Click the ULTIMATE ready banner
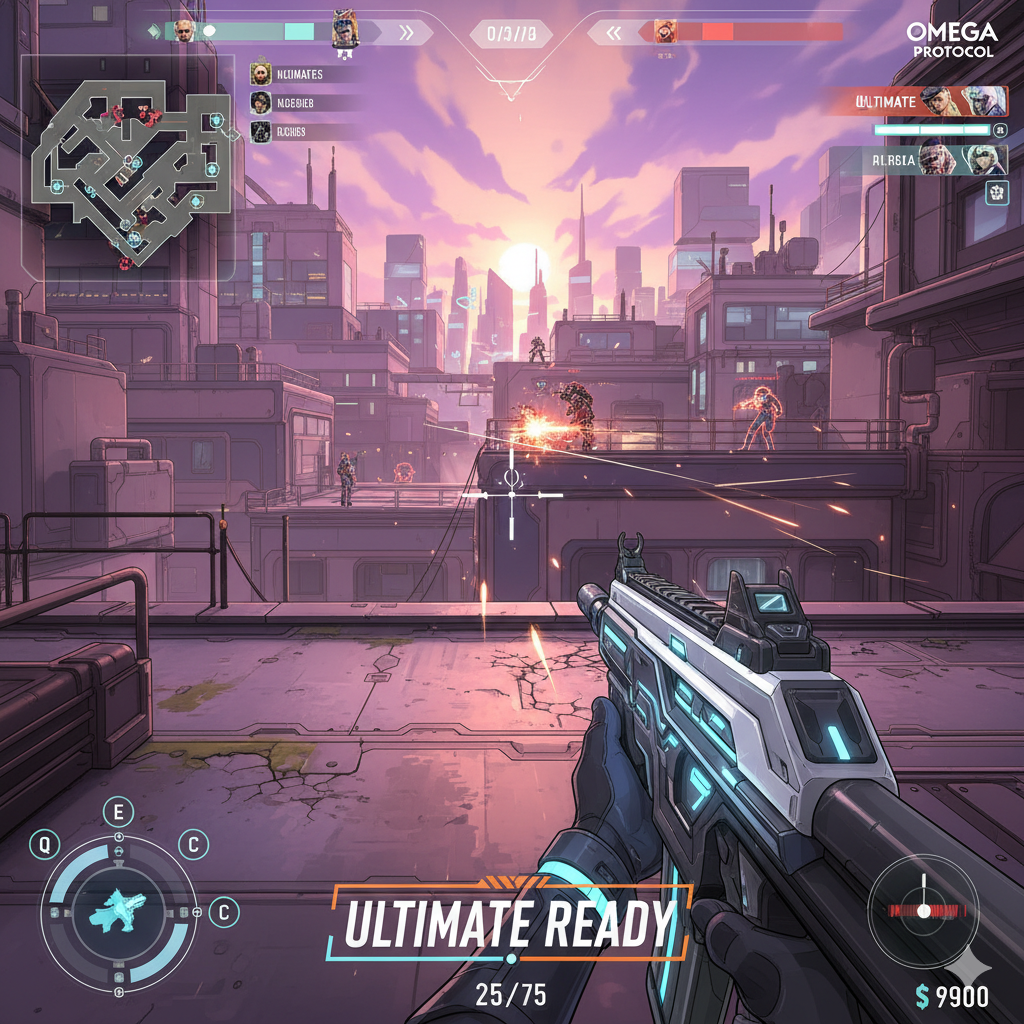 (508, 923)
